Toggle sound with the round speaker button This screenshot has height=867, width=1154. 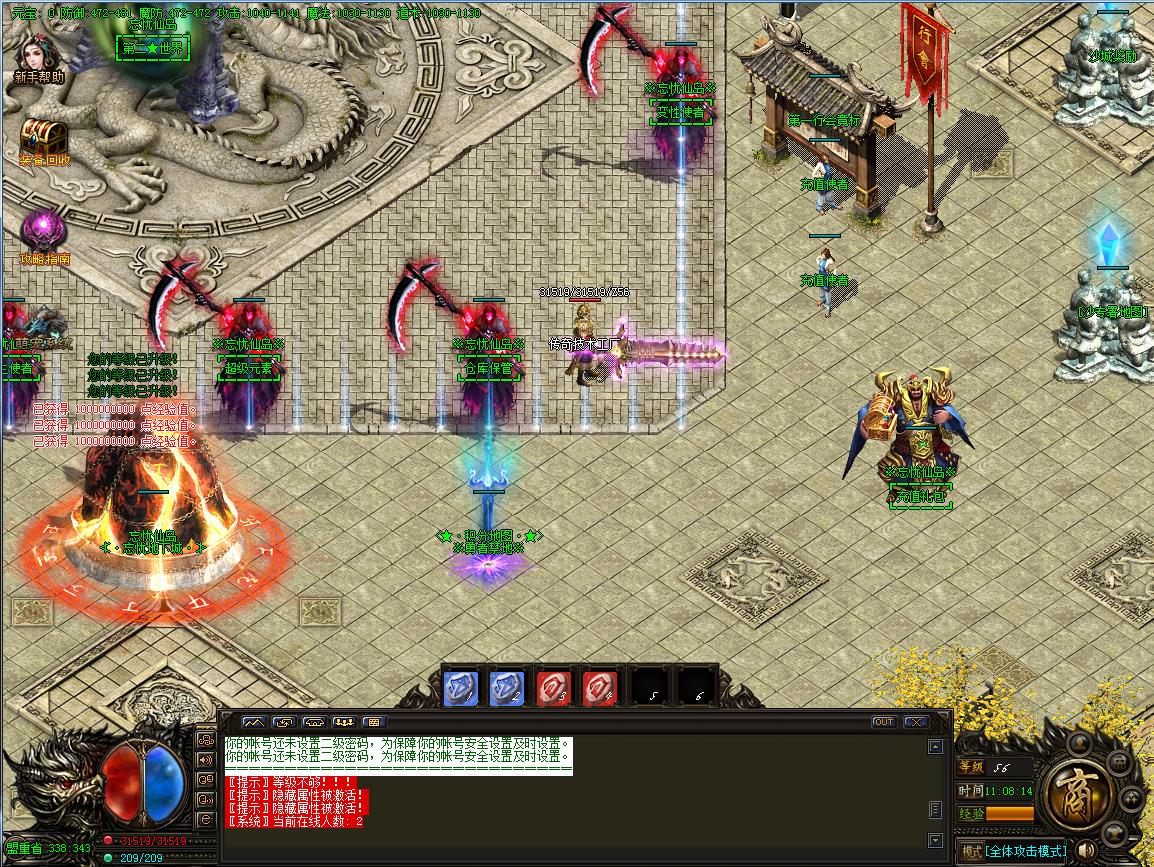[x=1086, y=852]
